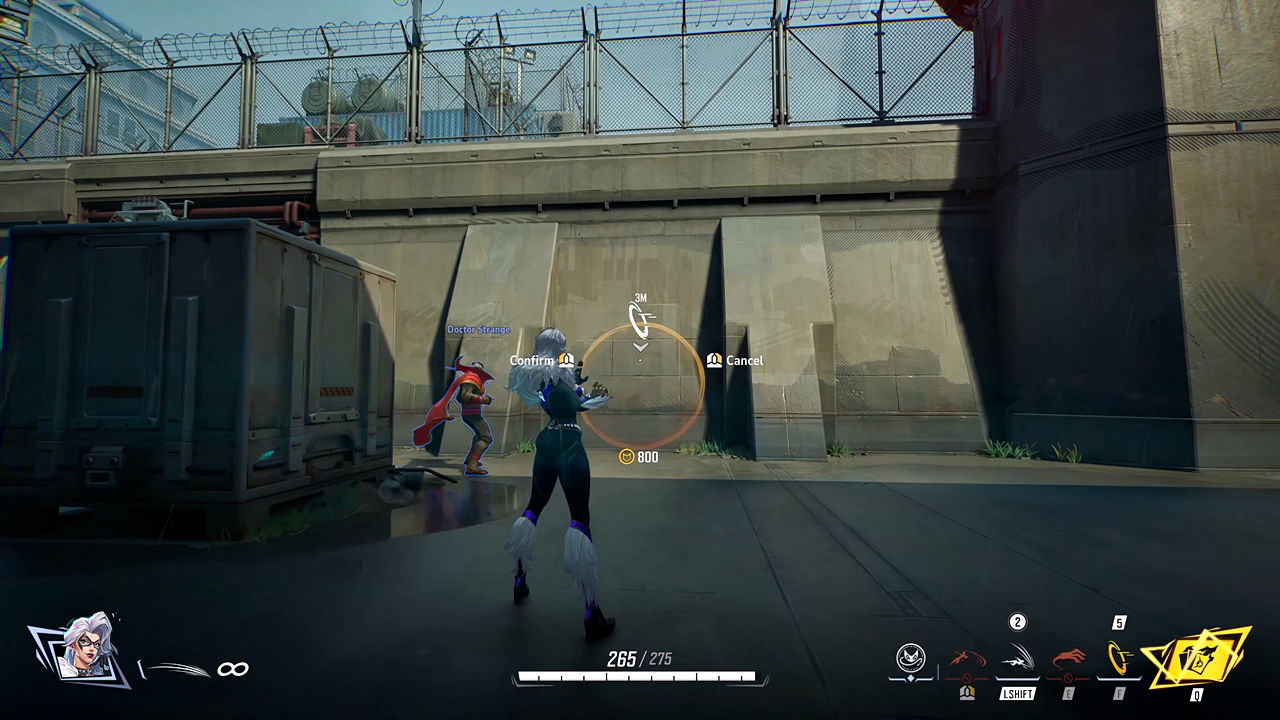Image resolution: width=1280 pixels, height=720 pixels.
Task: Click the down chevron under the placement reticle
Action: coord(641,346)
